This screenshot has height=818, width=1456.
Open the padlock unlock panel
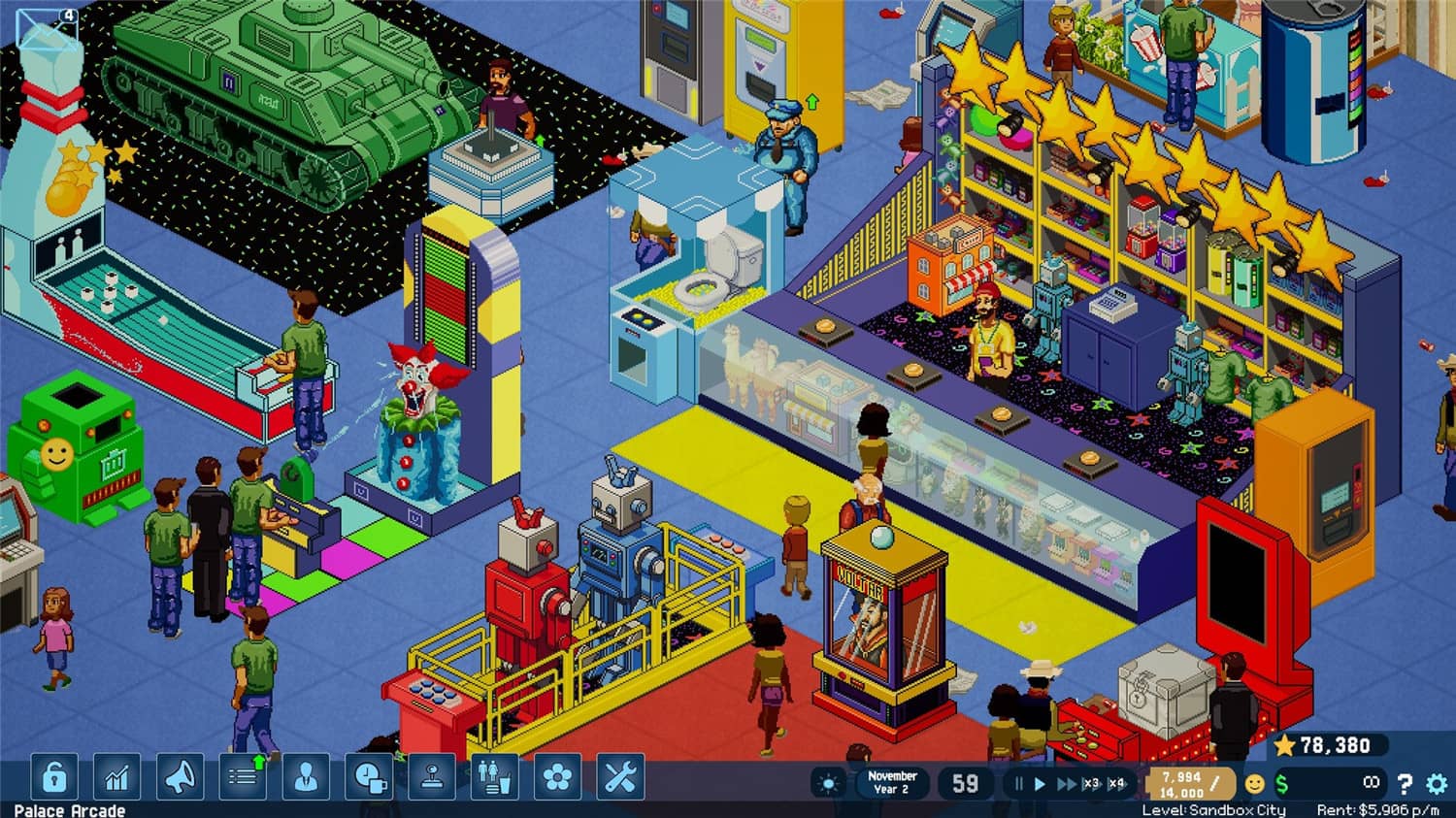coord(53,777)
